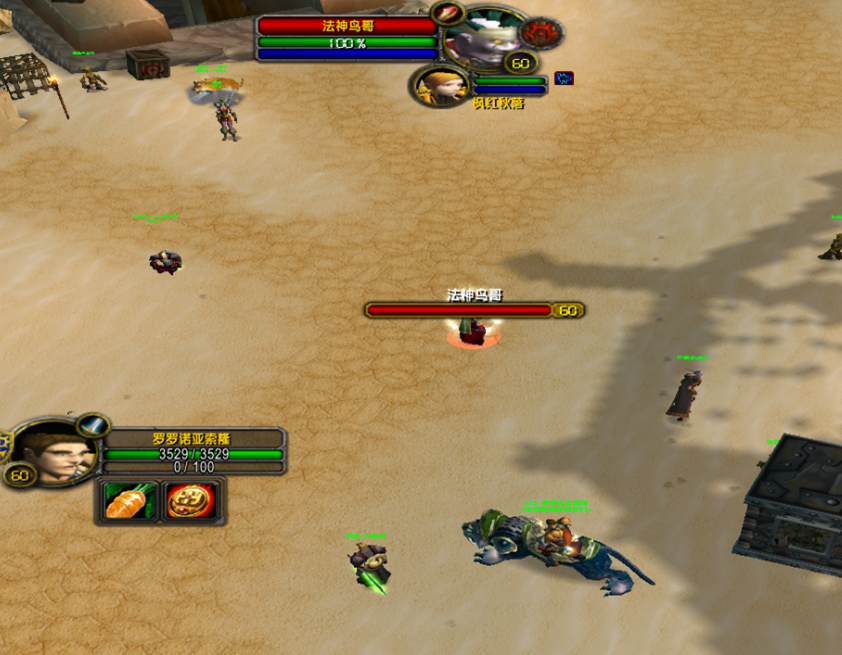Click the 法神鸟哥 nameplate with the 60 badge

click(x=474, y=310)
